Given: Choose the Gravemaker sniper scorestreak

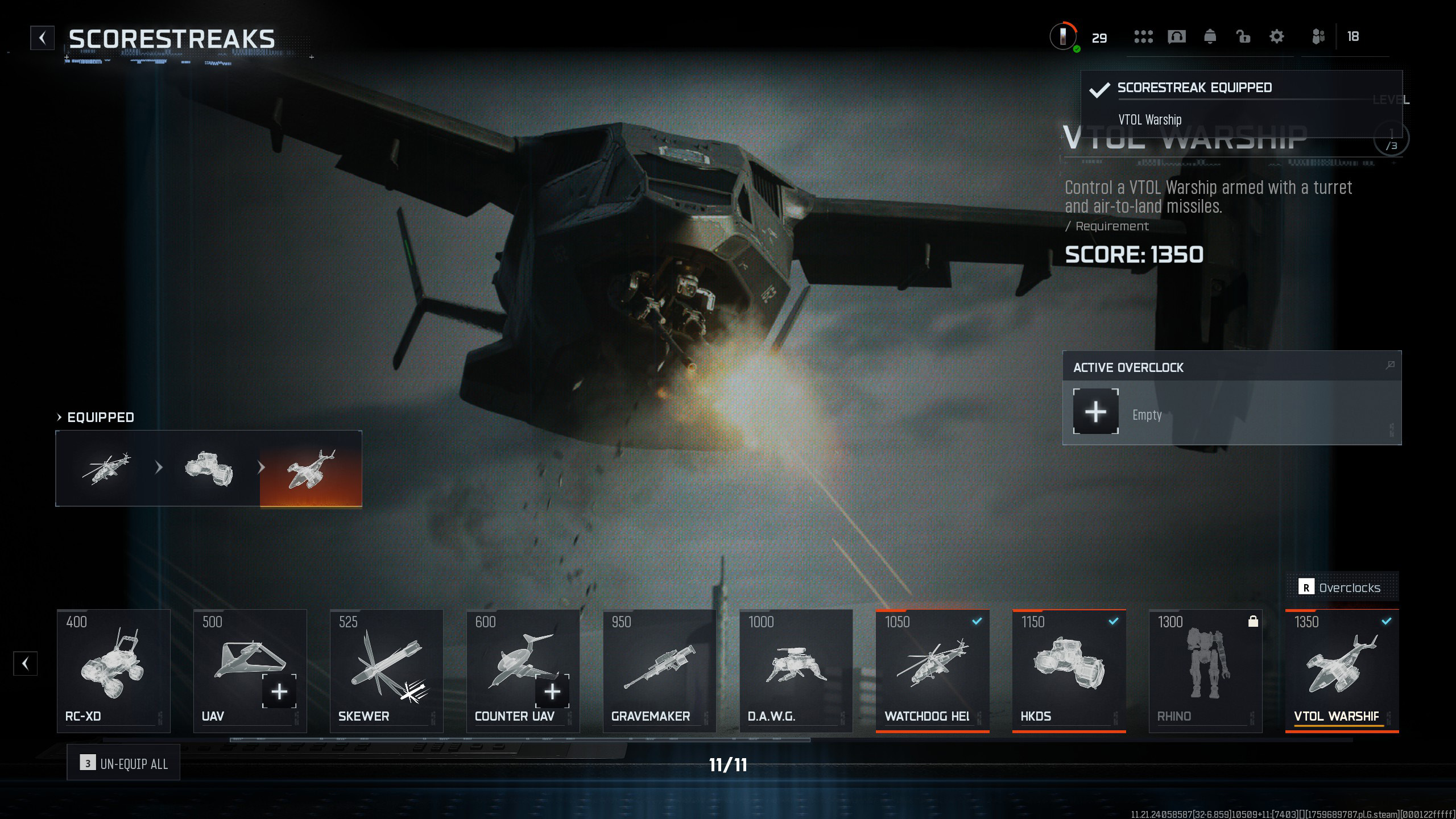Looking at the screenshot, I should [x=660, y=671].
